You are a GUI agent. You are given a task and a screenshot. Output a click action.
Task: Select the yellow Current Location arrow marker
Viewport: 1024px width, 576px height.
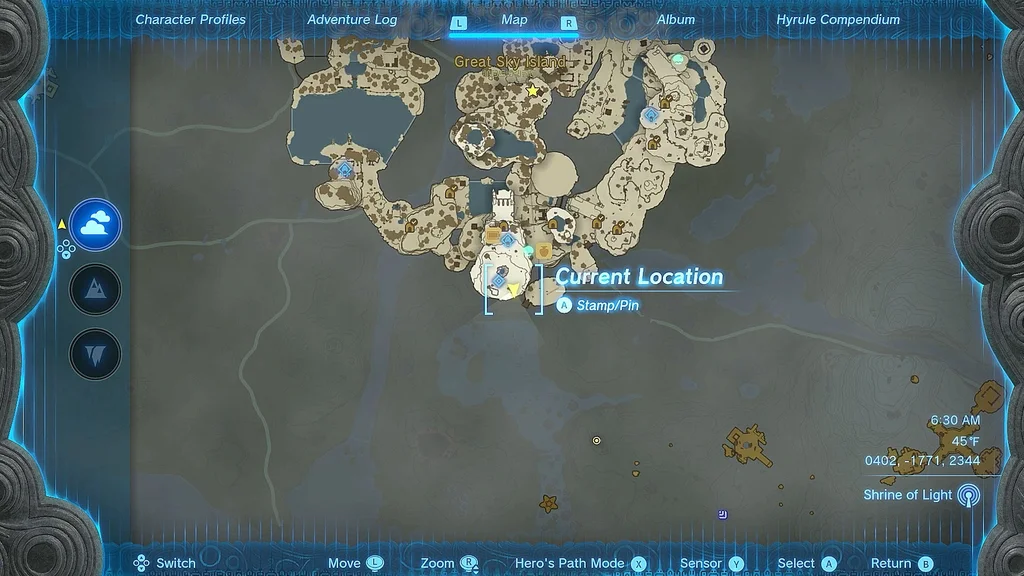click(x=514, y=290)
